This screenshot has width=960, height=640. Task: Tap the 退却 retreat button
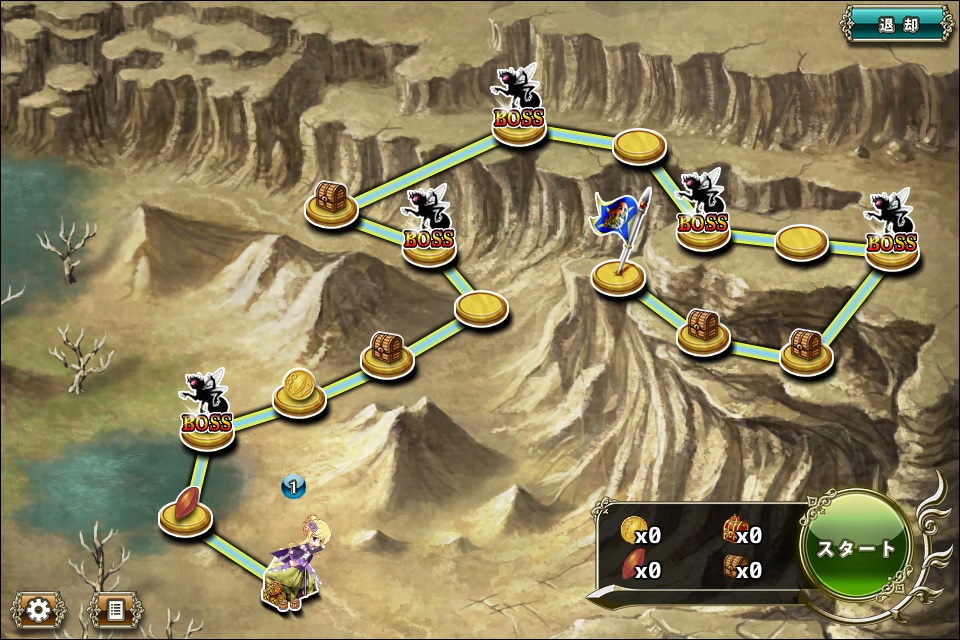point(897,22)
